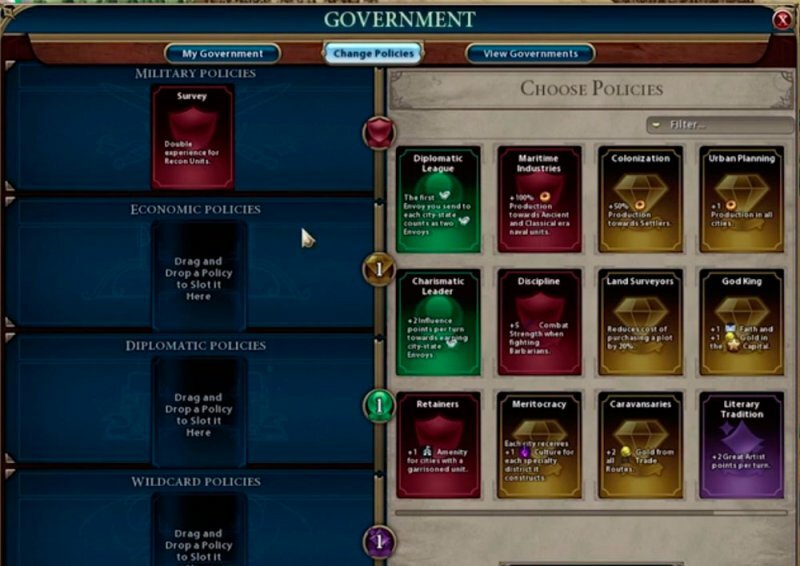Open the policy Filter dropdown
The width and height of the screenshot is (800, 566).
point(720,124)
